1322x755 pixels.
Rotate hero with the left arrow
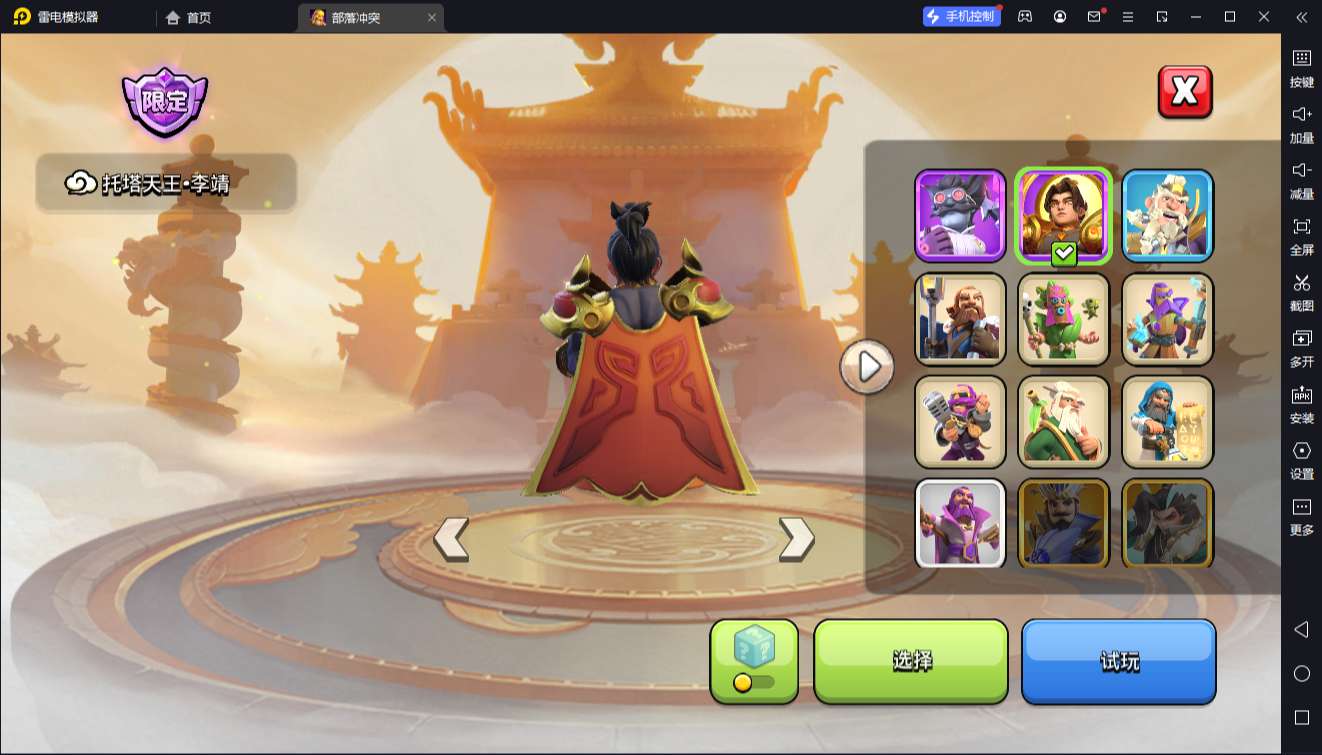point(451,539)
